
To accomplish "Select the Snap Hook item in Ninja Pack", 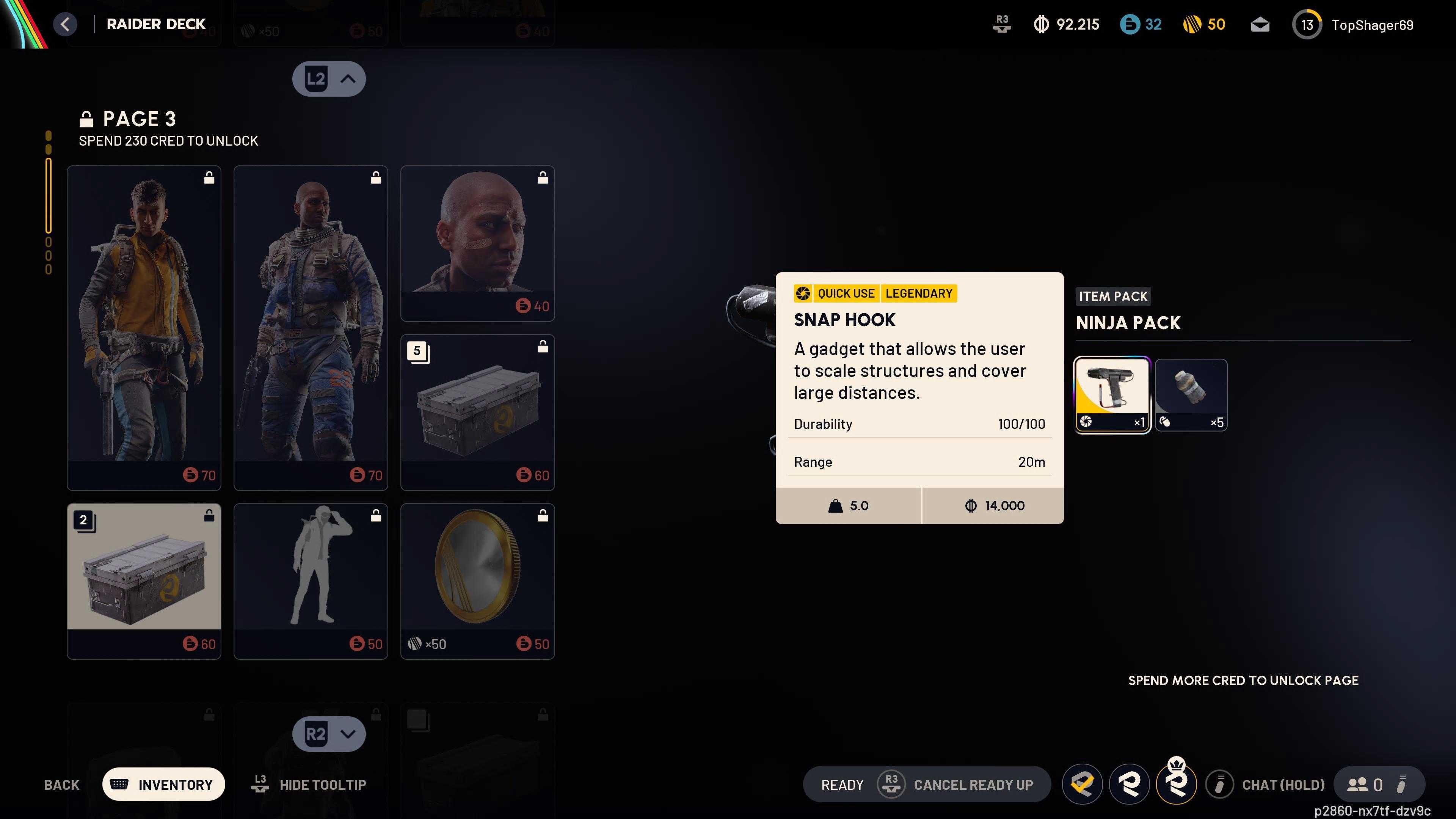I will click(x=1112, y=394).
